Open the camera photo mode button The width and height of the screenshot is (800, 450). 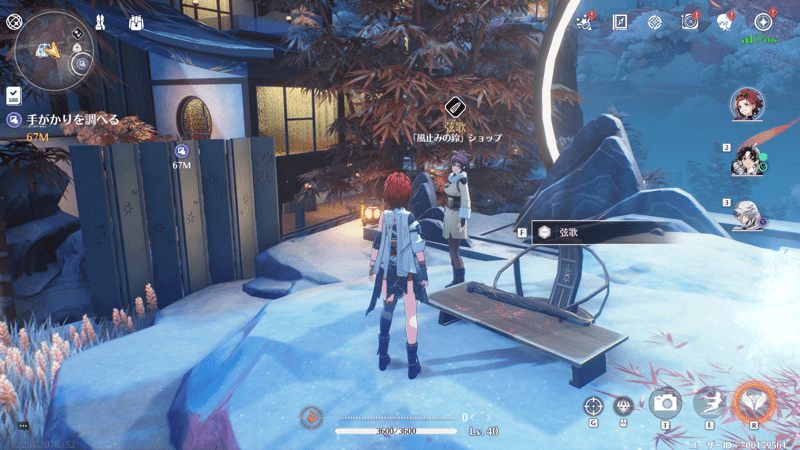click(x=664, y=403)
